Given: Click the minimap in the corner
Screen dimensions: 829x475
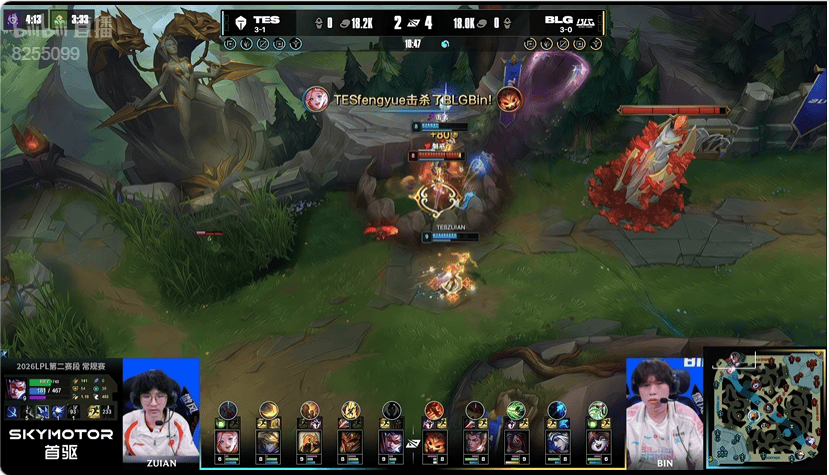Looking at the screenshot, I should click(x=765, y=408).
